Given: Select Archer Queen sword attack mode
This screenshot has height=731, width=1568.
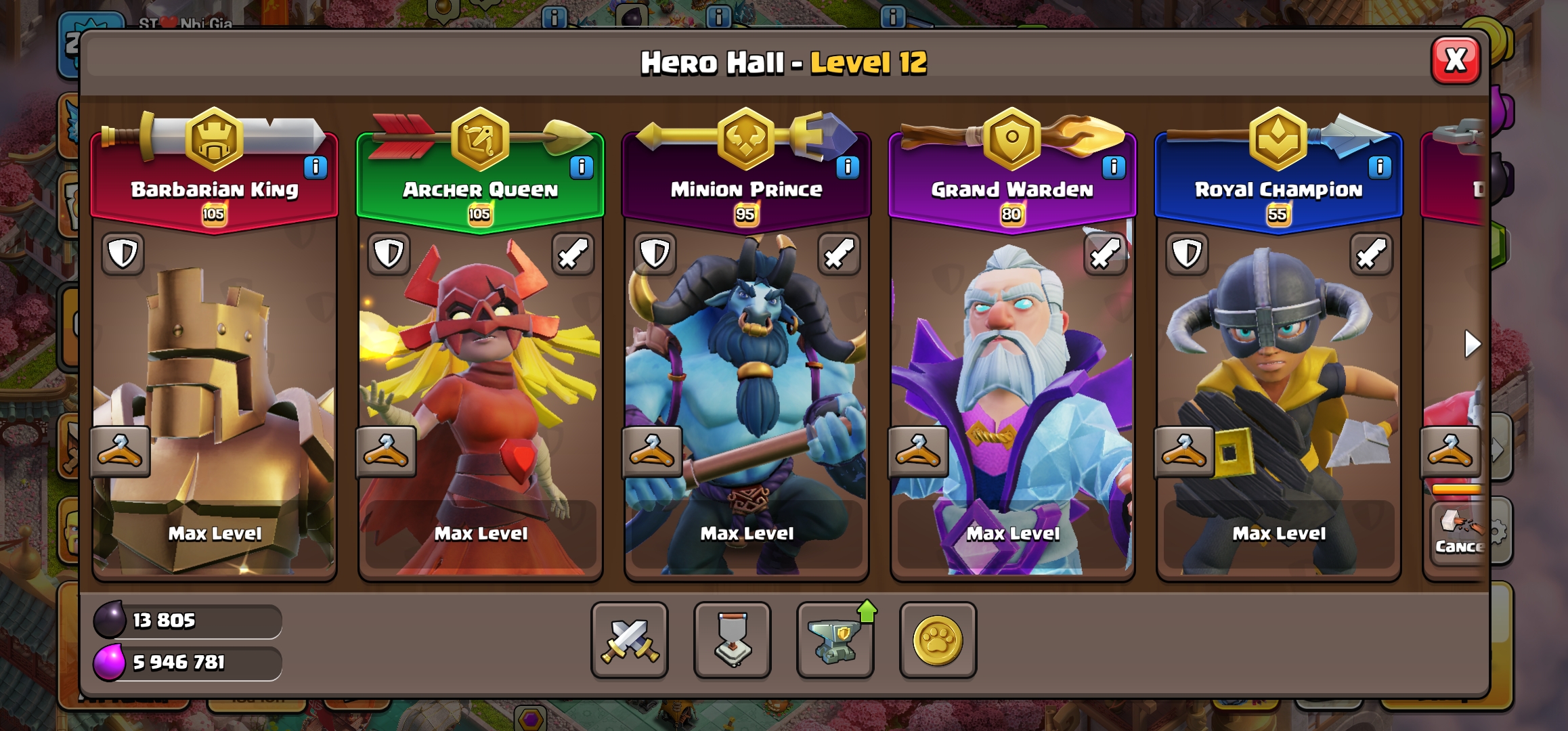Looking at the screenshot, I should (x=573, y=254).
